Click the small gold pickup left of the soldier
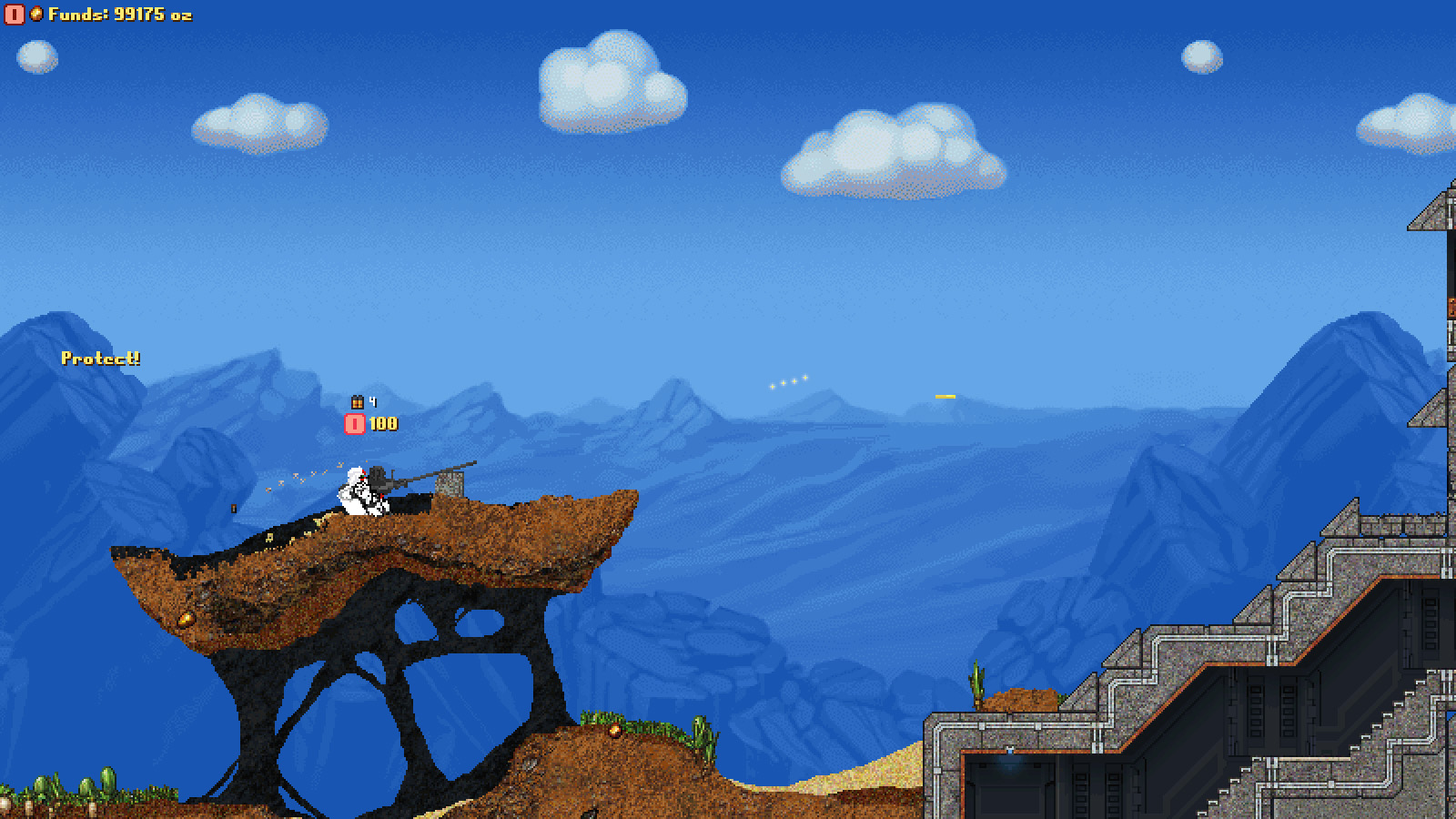Viewport: 1456px width, 819px height. pos(233,508)
